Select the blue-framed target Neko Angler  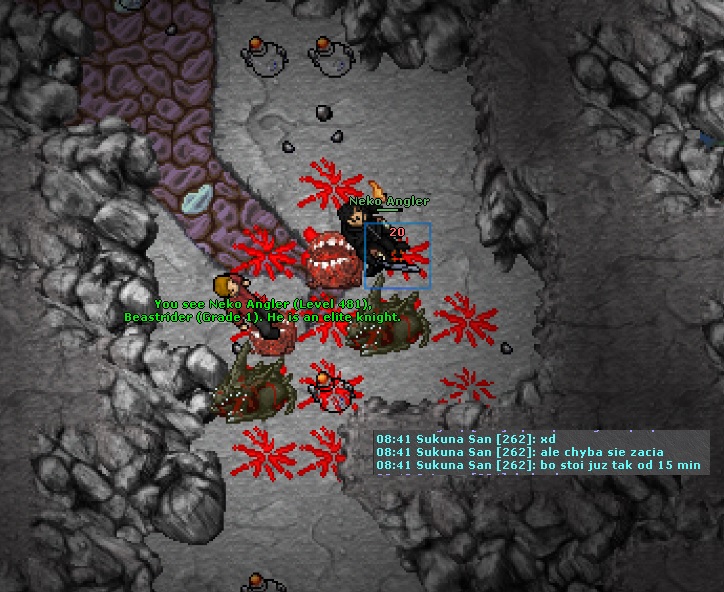pos(397,255)
